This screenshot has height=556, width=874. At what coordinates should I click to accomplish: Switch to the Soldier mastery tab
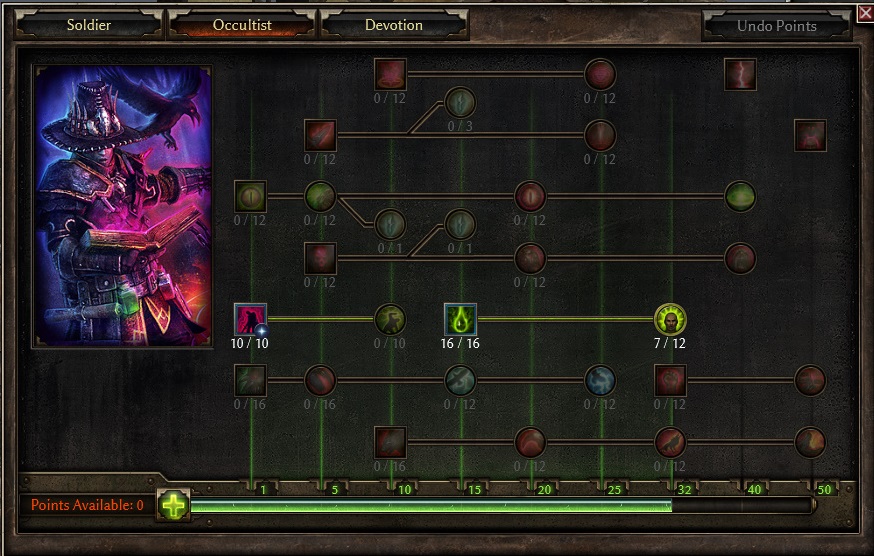(88, 25)
